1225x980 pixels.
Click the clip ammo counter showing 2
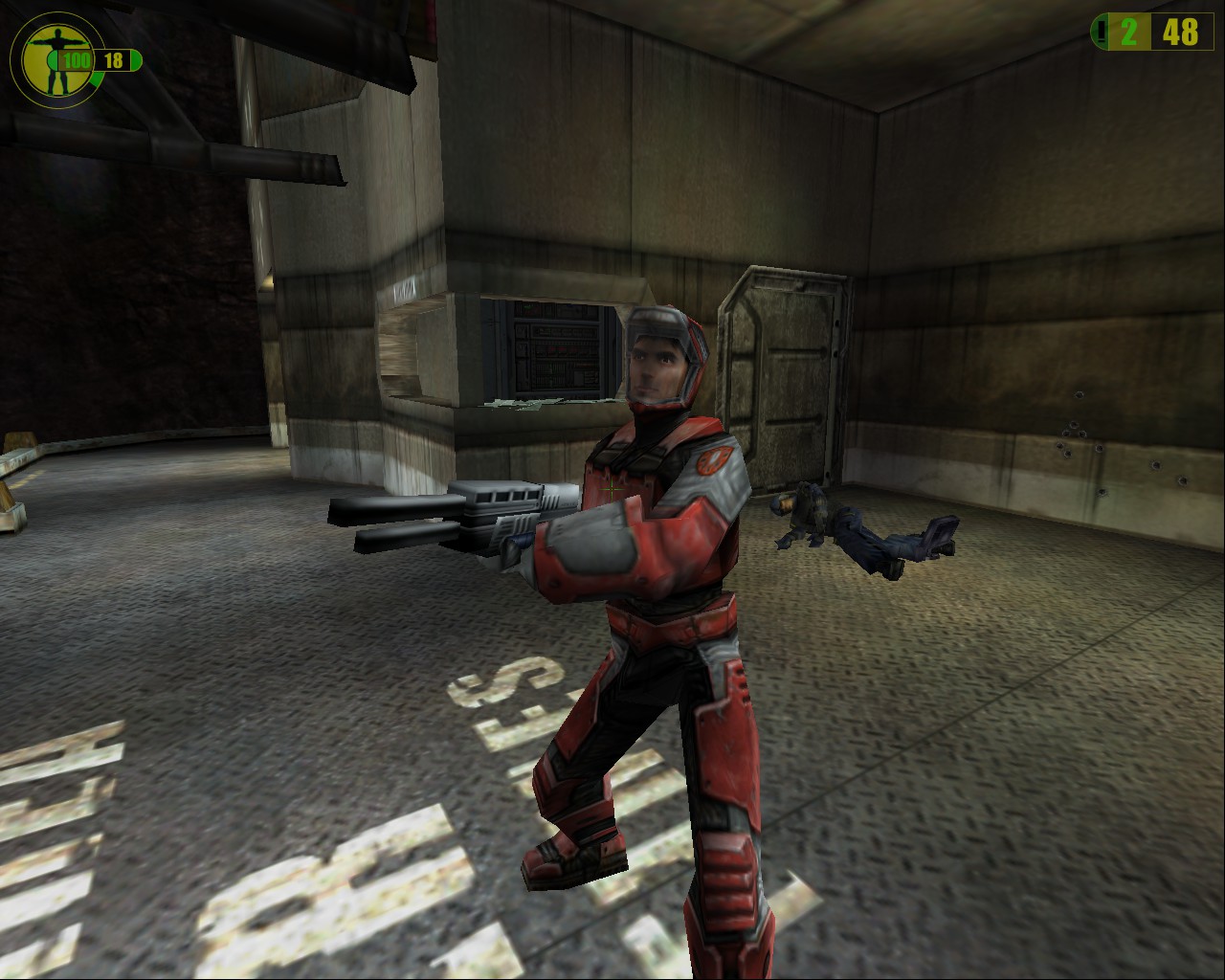click(x=1129, y=32)
